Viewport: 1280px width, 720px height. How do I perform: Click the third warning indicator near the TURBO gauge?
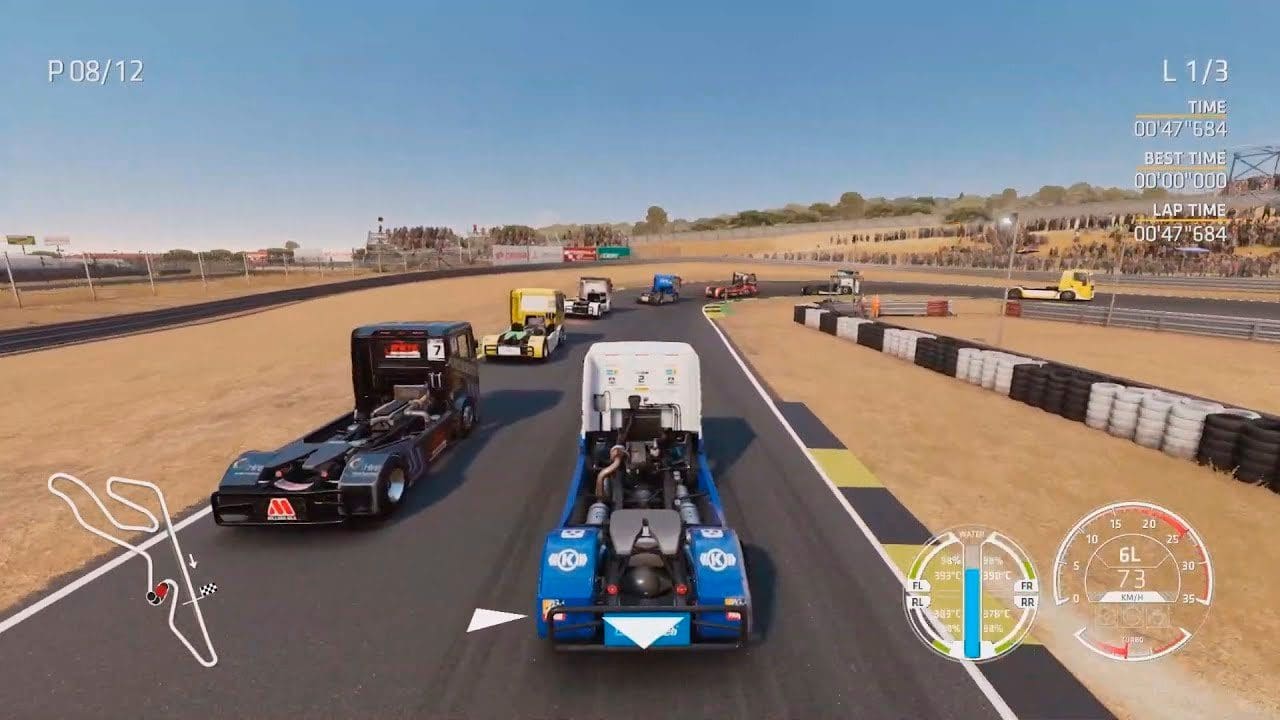(x=1157, y=618)
